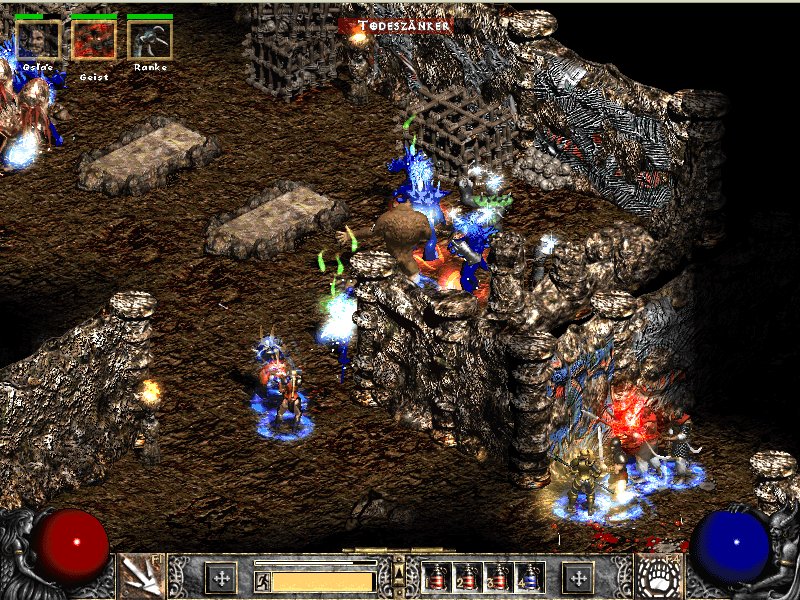Open the bear paw right-click skill
The image size is (800, 600).
click(658, 577)
